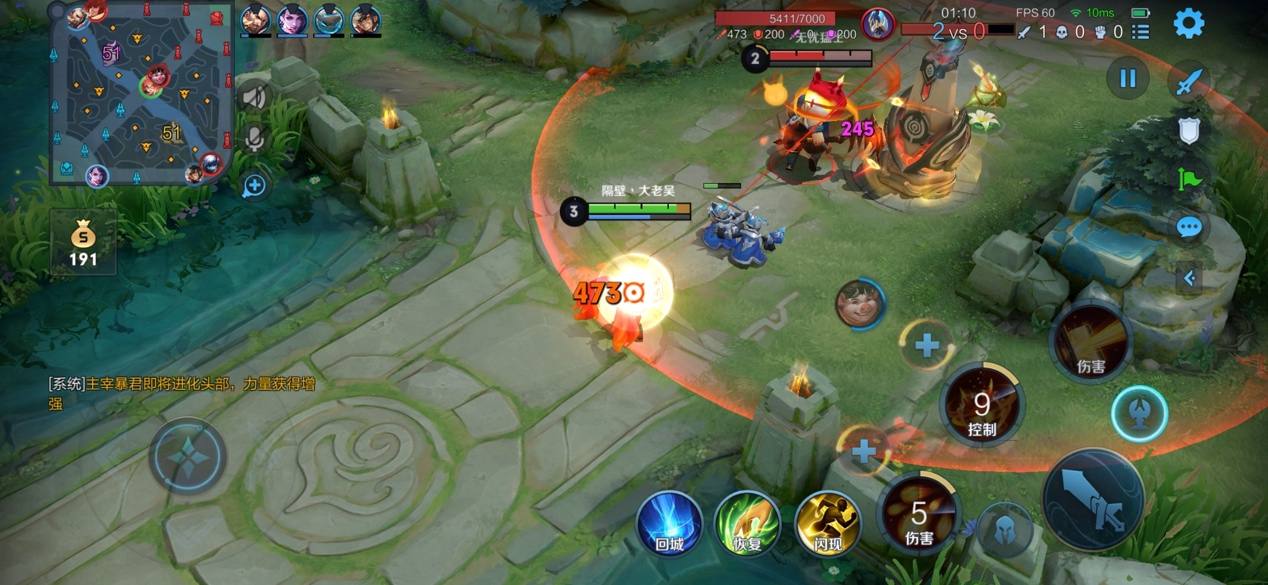Toggle the speaker voice icon
Screen dimensions: 1268x585
(x=255, y=97)
